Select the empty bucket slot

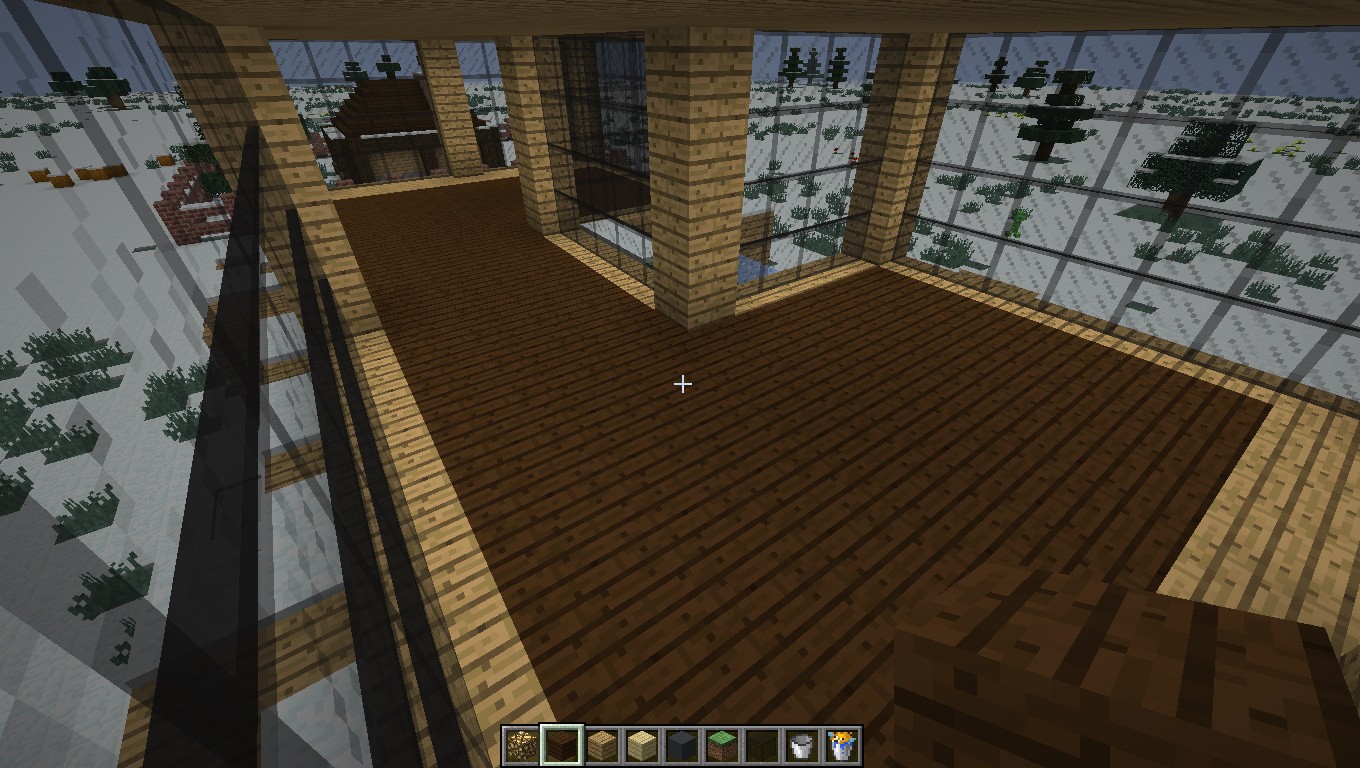(x=802, y=745)
